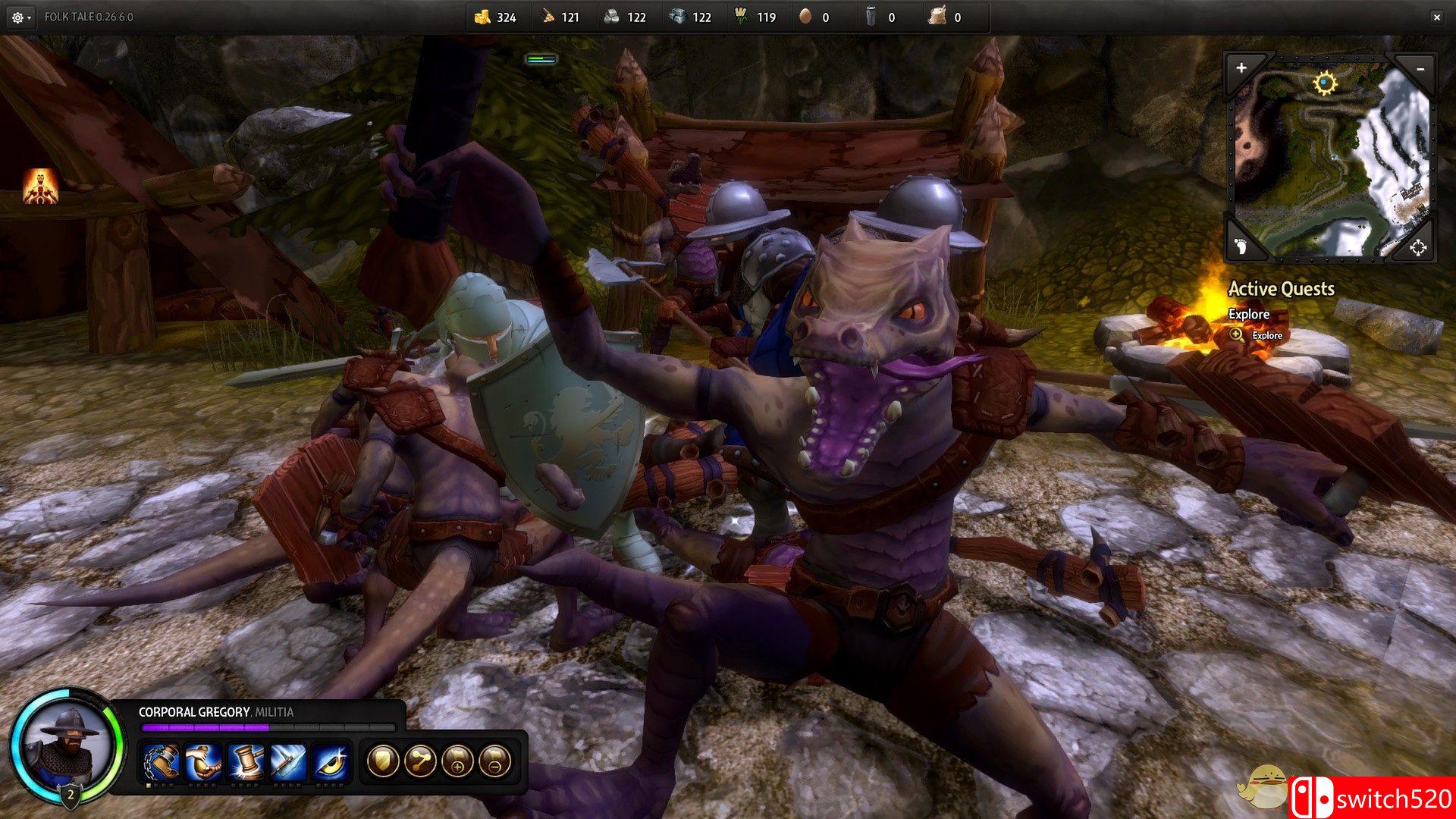Click the flag plus group button
This screenshot has width=1456, height=819.
tap(457, 761)
